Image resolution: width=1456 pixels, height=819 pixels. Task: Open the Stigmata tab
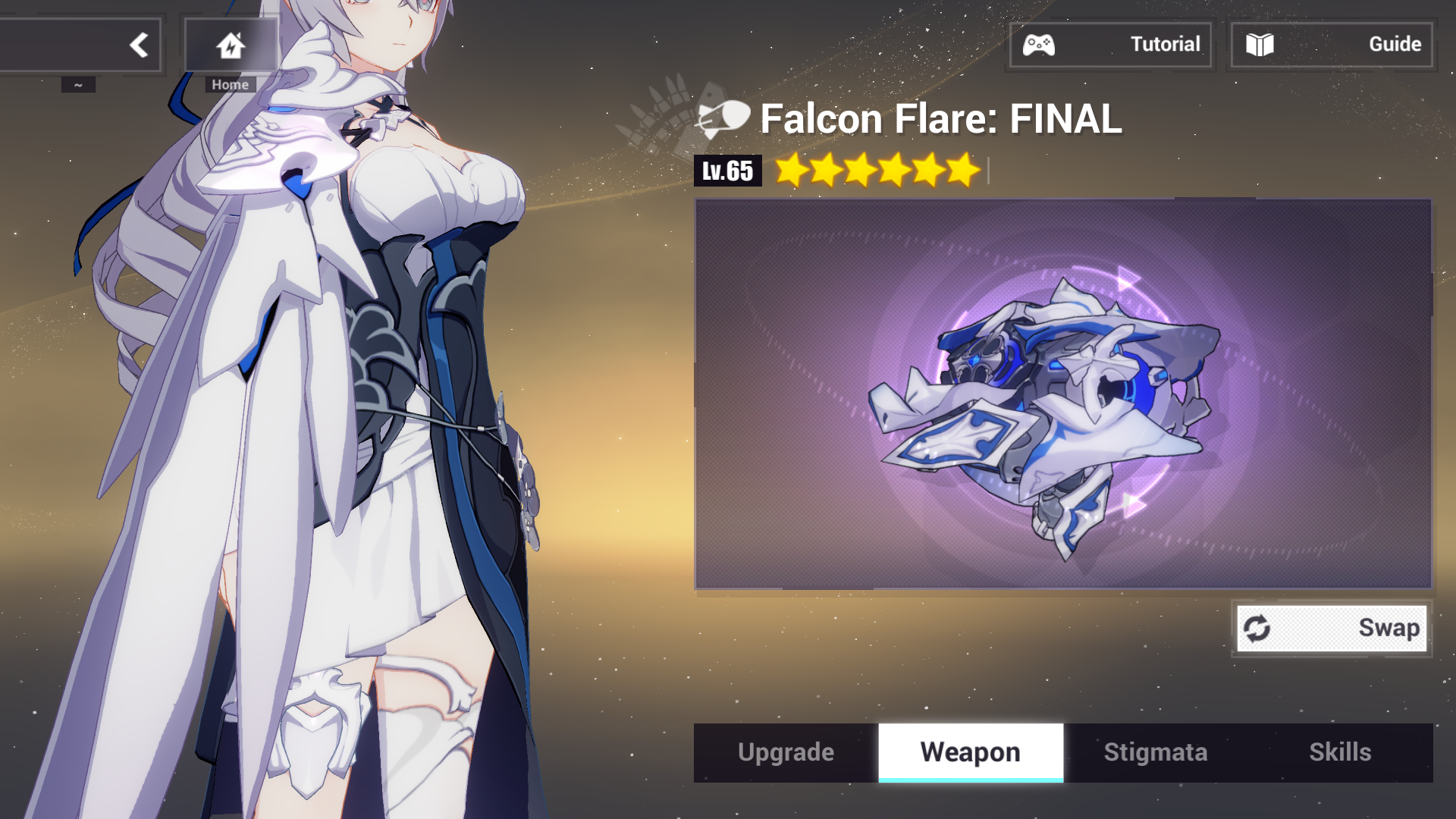click(x=1155, y=752)
